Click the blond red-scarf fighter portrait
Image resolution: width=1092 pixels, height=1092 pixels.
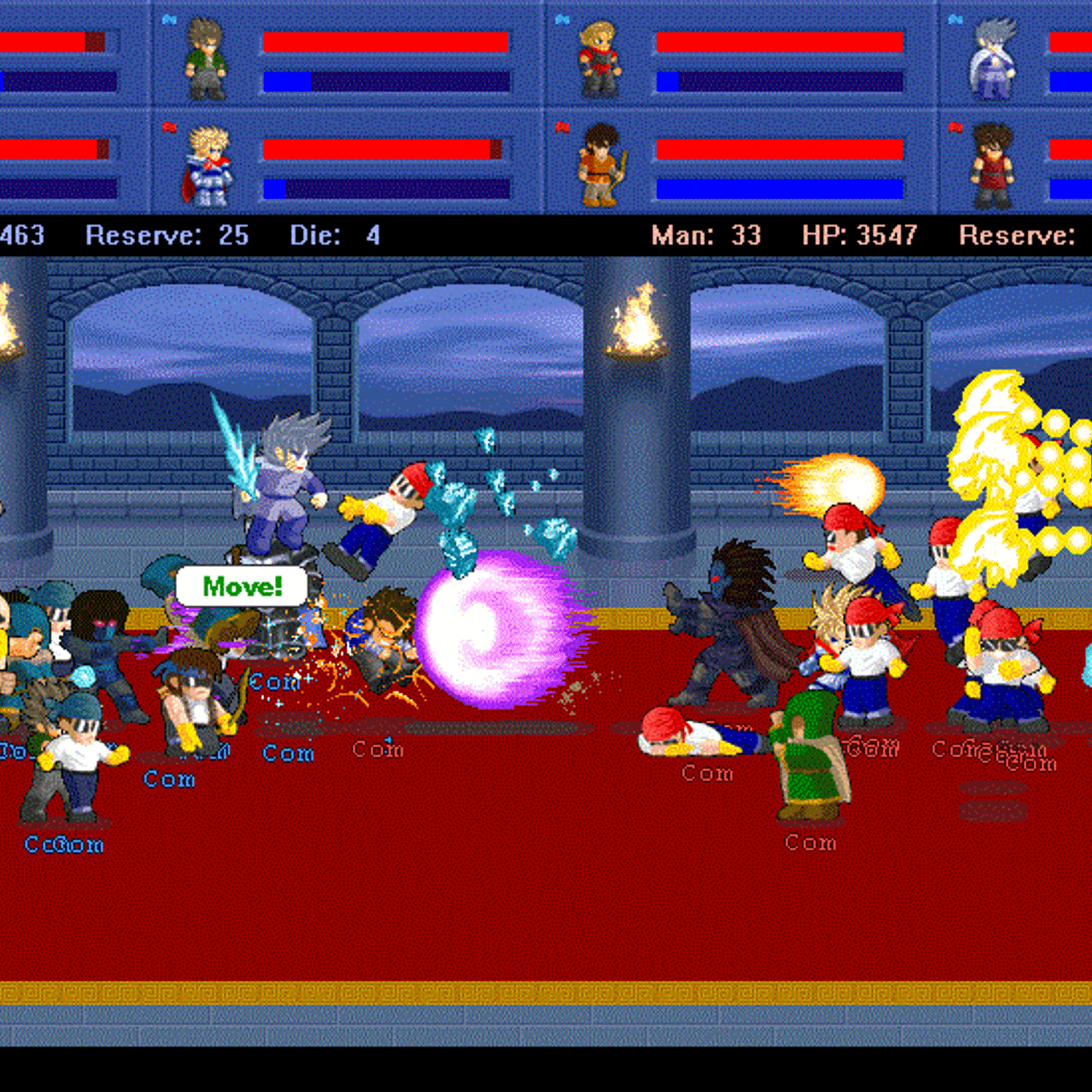(599, 59)
